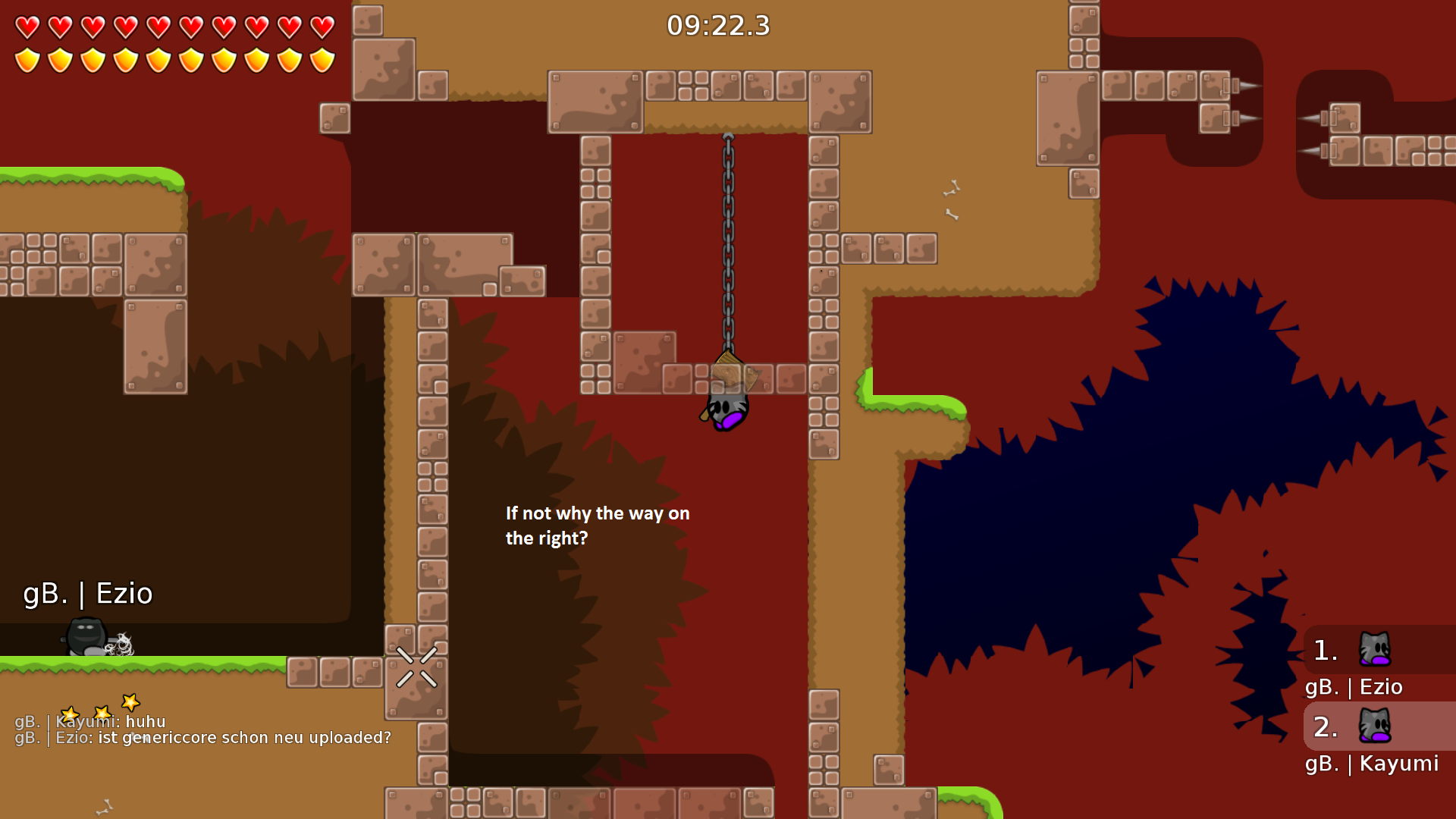This screenshot has width=1456, height=819.
Task: Click the race timer showing 09:22.3
Action: [x=717, y=26]
